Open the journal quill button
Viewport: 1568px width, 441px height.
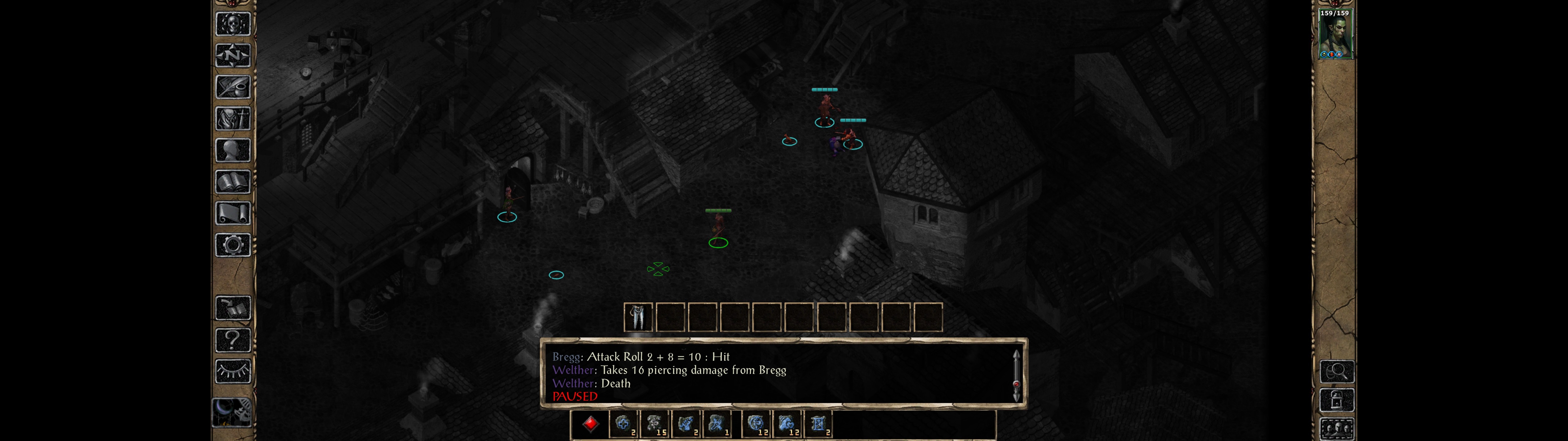[x=232, y=87]
